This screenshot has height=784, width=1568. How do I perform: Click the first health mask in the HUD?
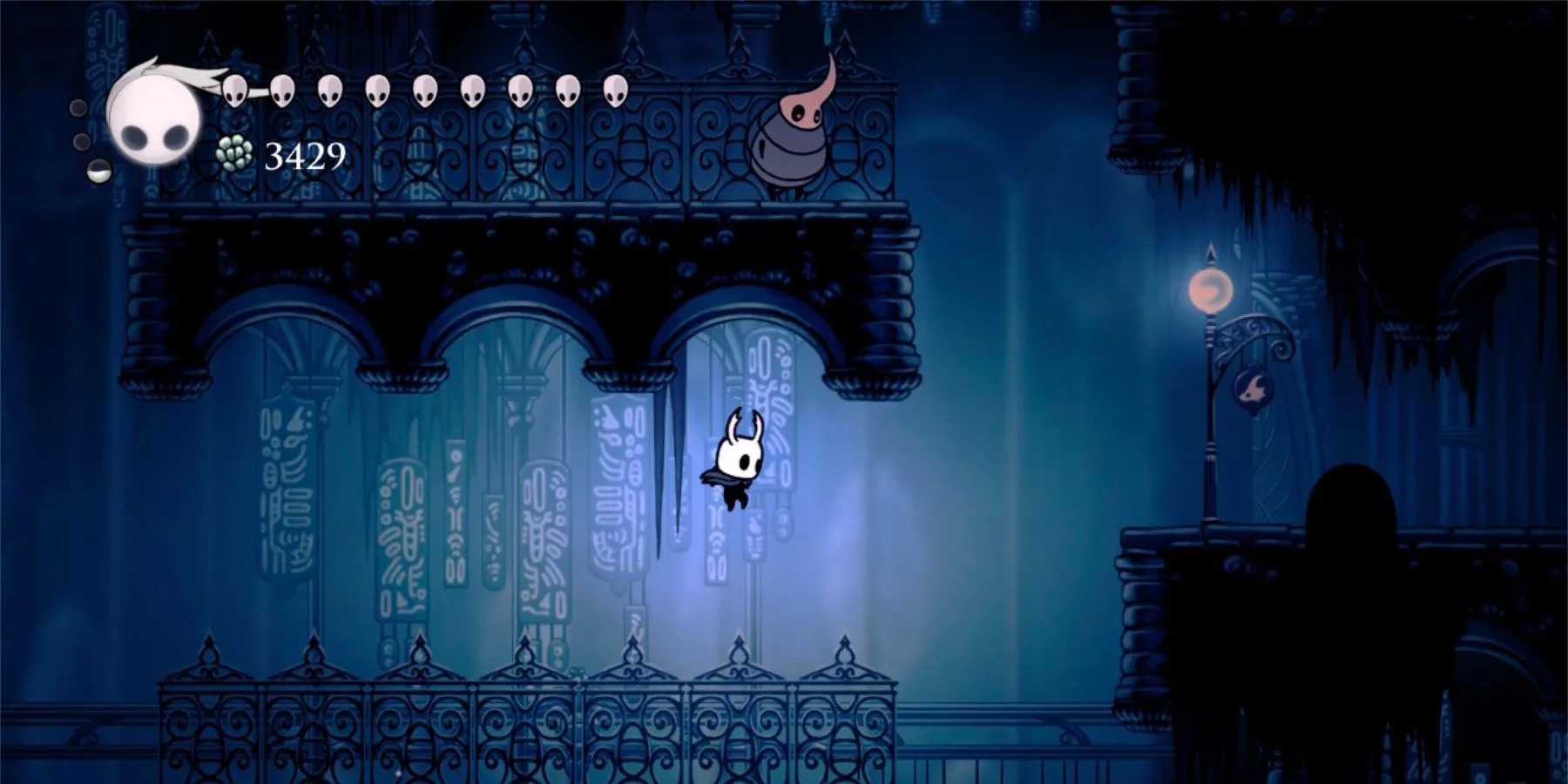pos(235,91)
